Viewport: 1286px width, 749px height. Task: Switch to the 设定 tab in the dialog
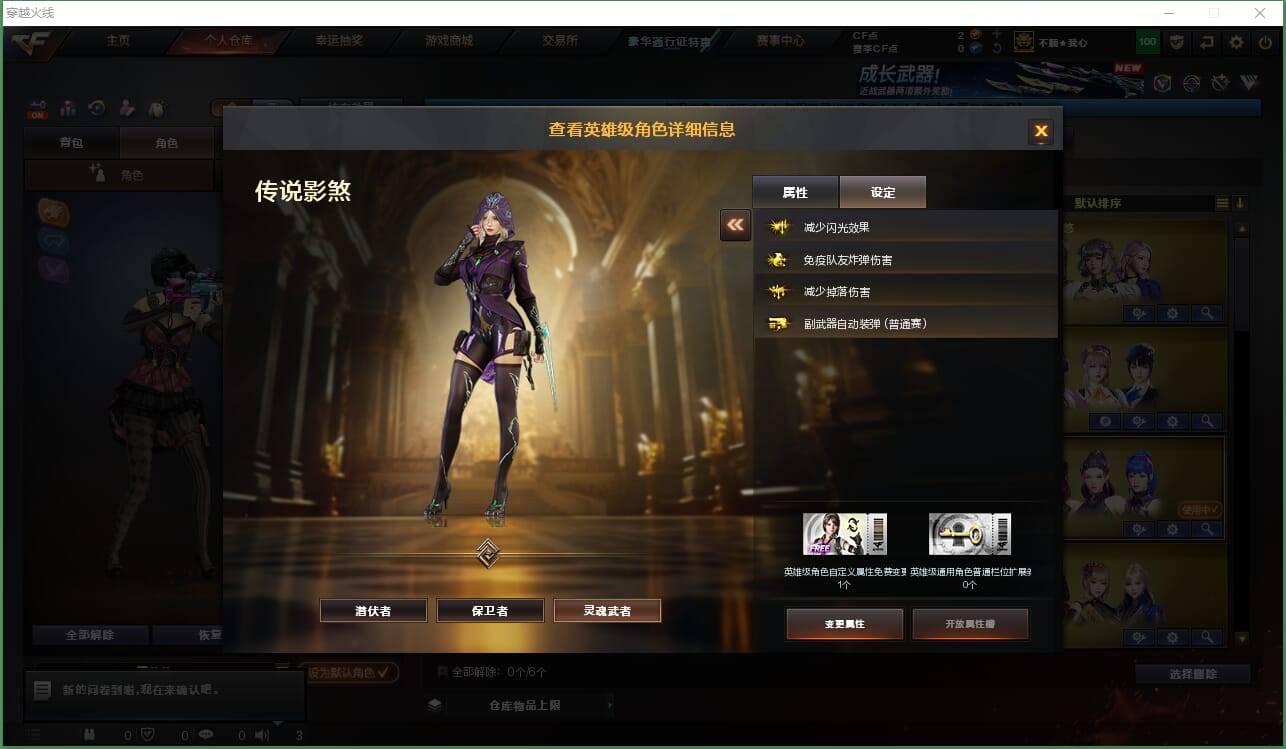pyautogui.click(x=881, y=191)
